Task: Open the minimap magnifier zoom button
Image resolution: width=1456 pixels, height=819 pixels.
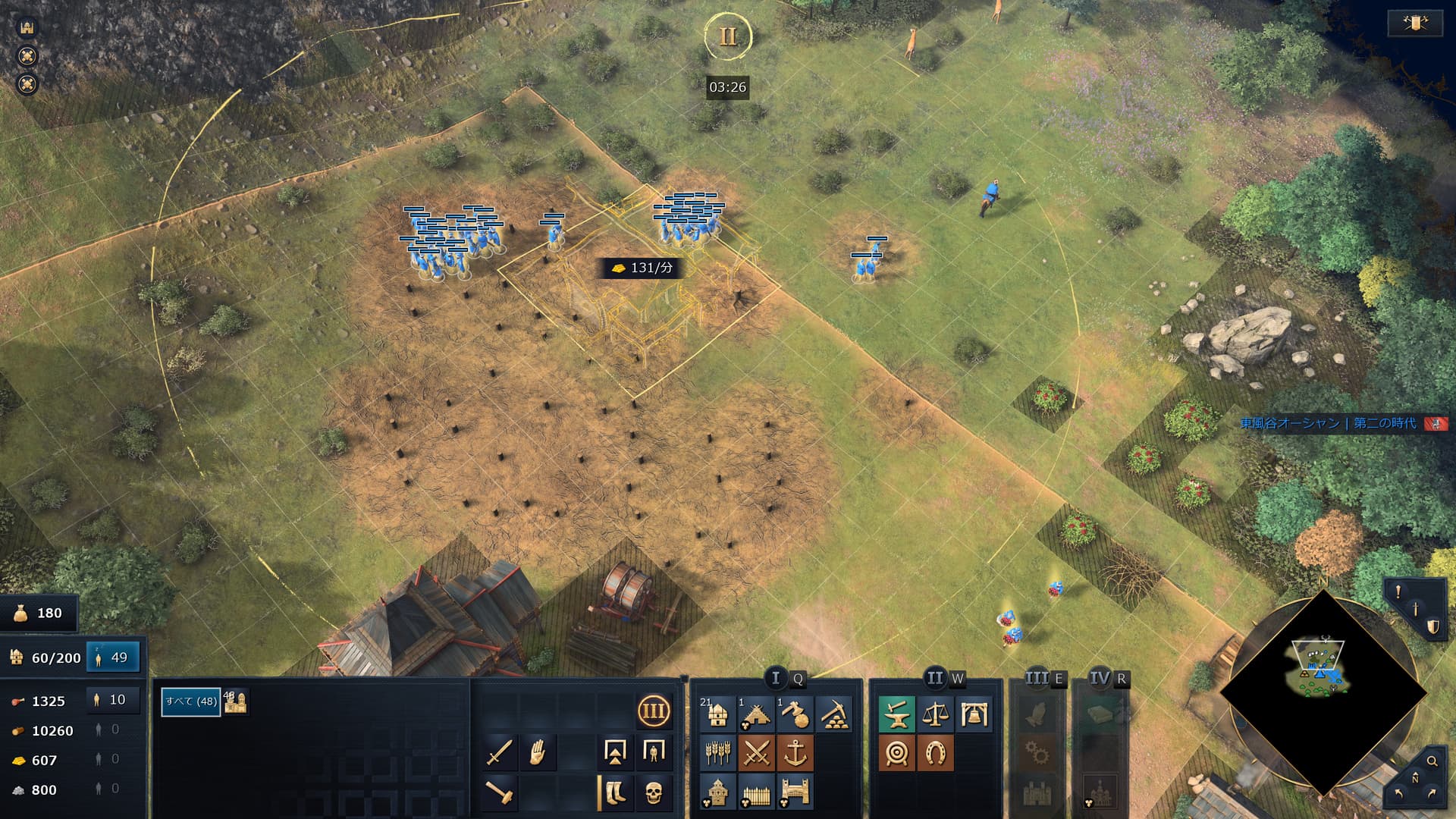Action: click(x=1432, y=761)
